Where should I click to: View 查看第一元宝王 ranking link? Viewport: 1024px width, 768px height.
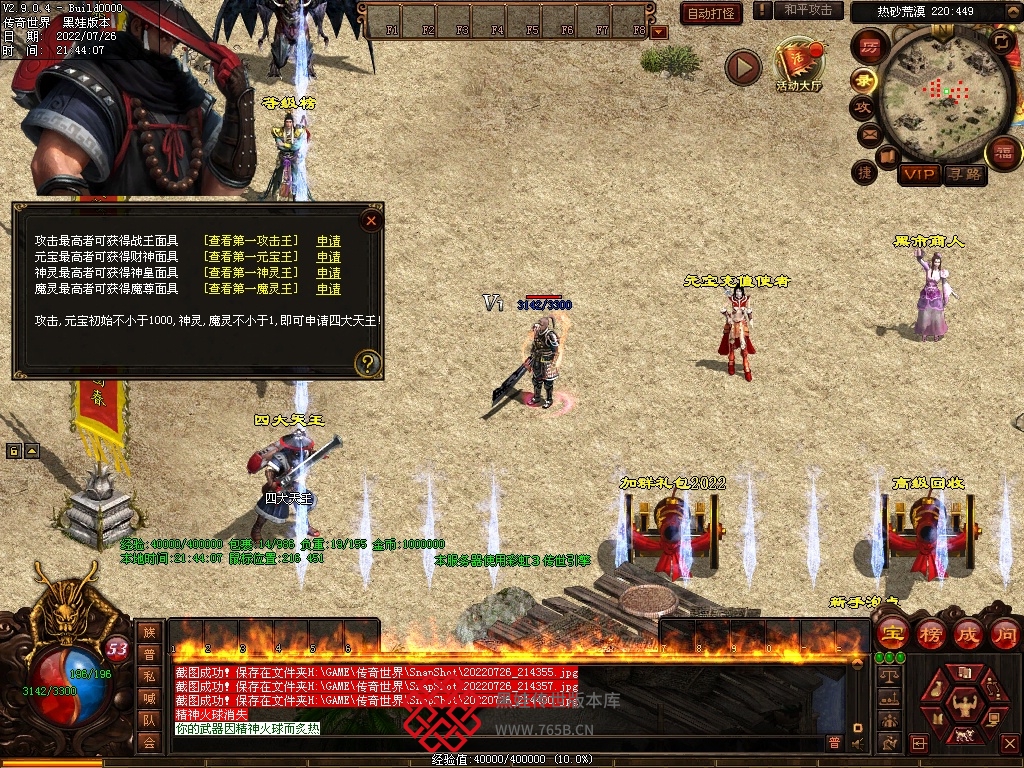coord(250,257)
